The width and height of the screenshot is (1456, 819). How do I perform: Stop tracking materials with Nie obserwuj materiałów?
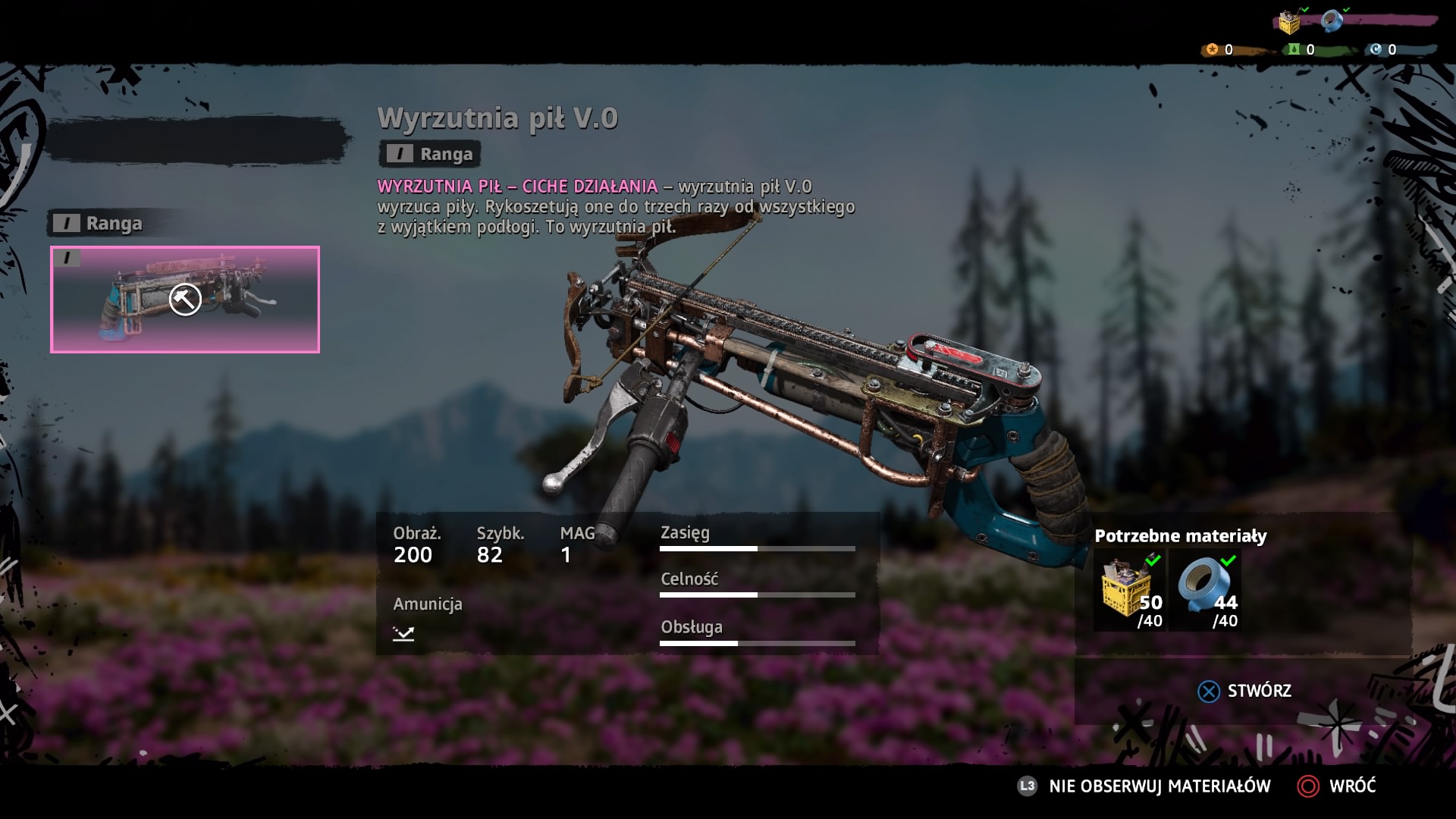1144,786
